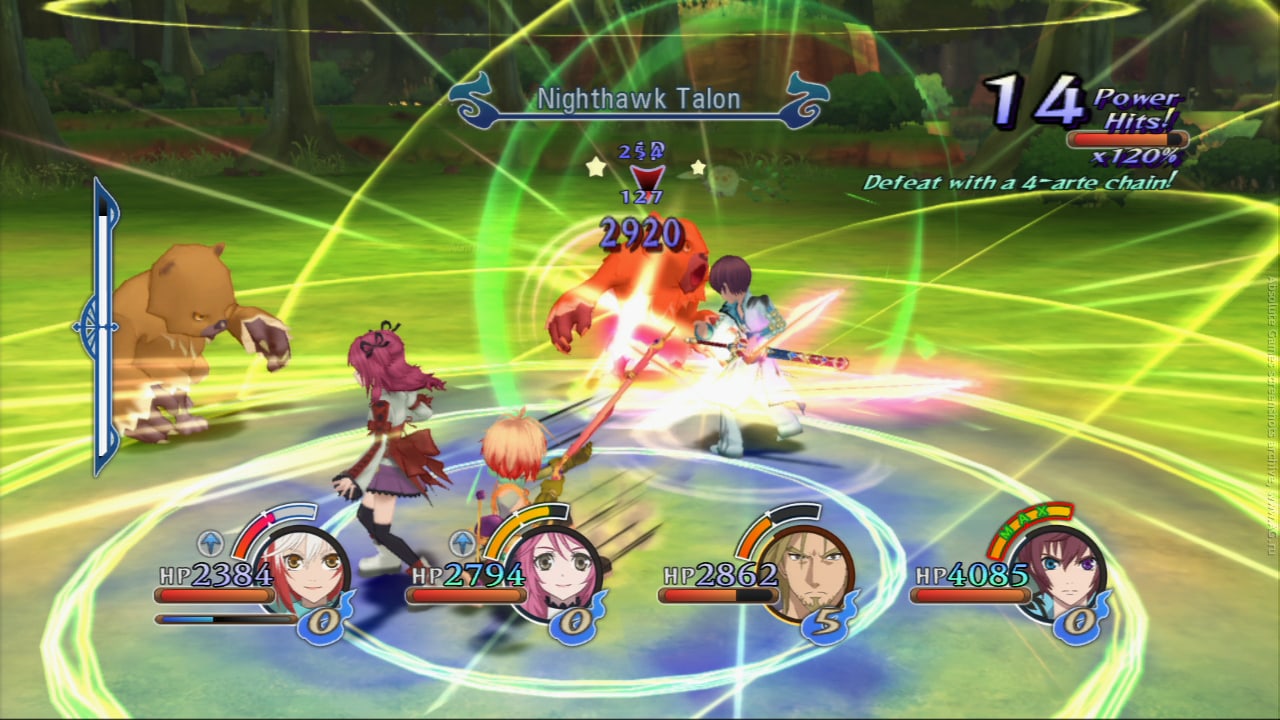Click the red target marker above the enemy

[641, 180]
